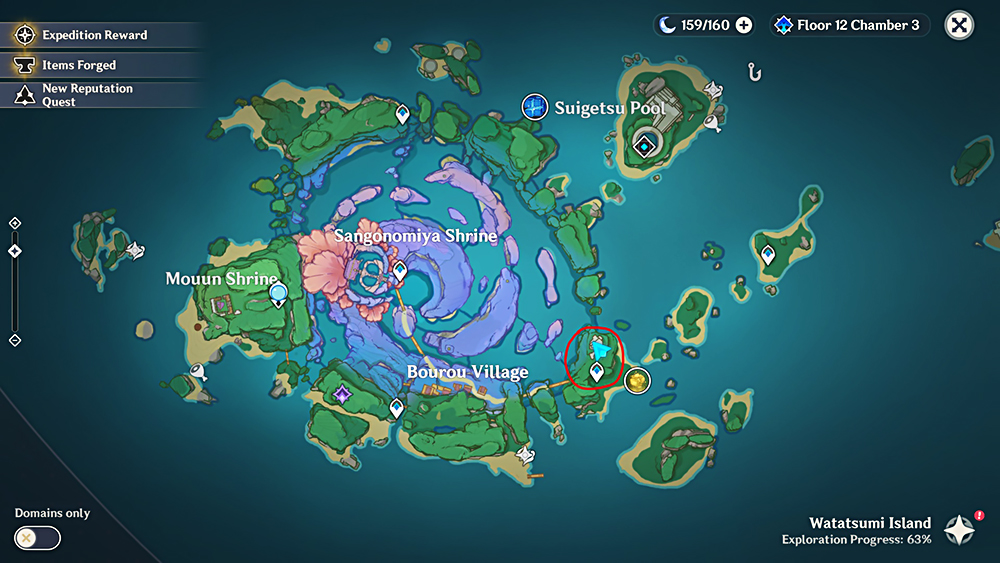
Task: Click the zoom slider handle
Action: click(14, 250)
